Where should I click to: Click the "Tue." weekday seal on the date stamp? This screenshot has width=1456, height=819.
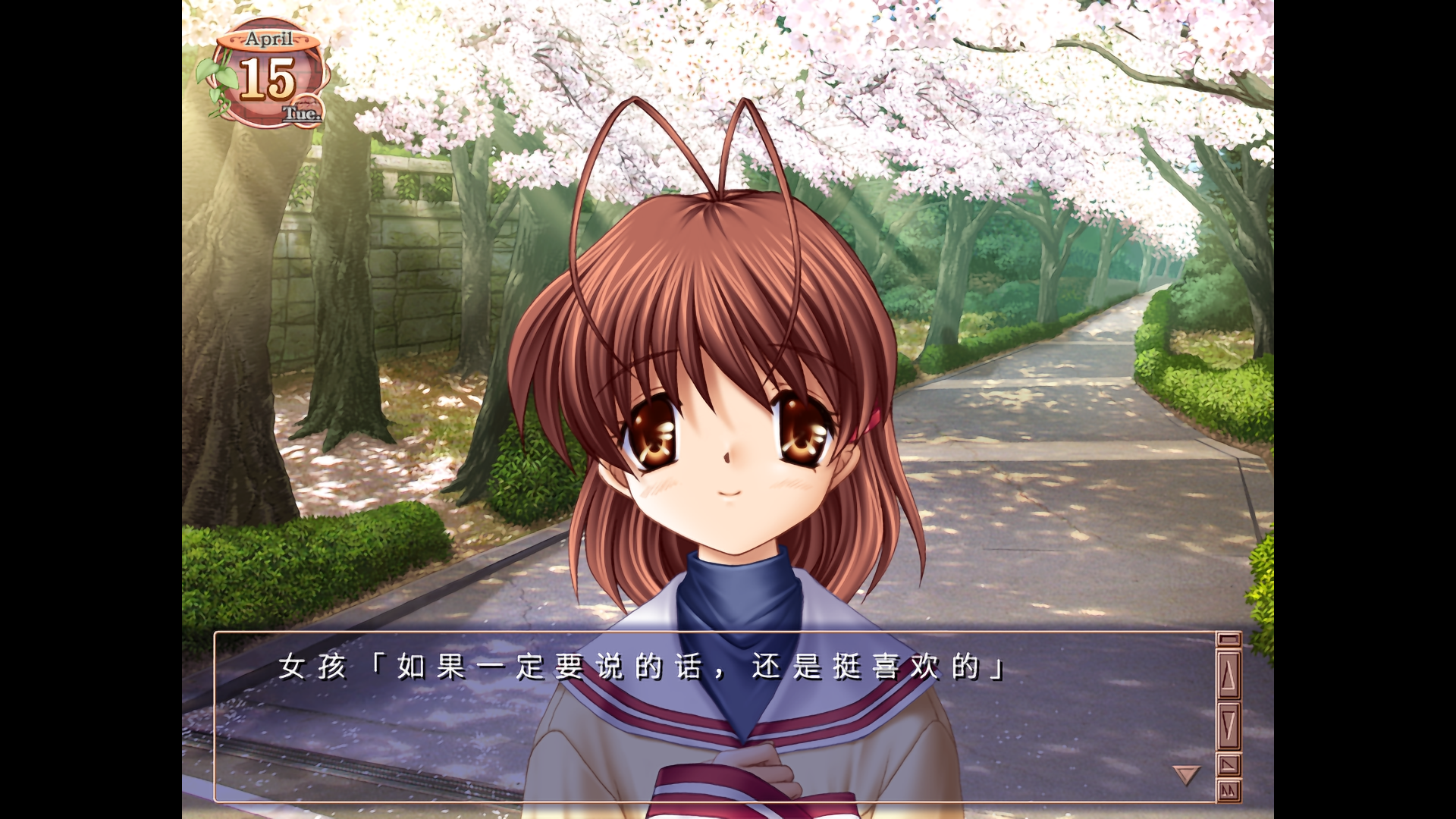coord(302,112)
